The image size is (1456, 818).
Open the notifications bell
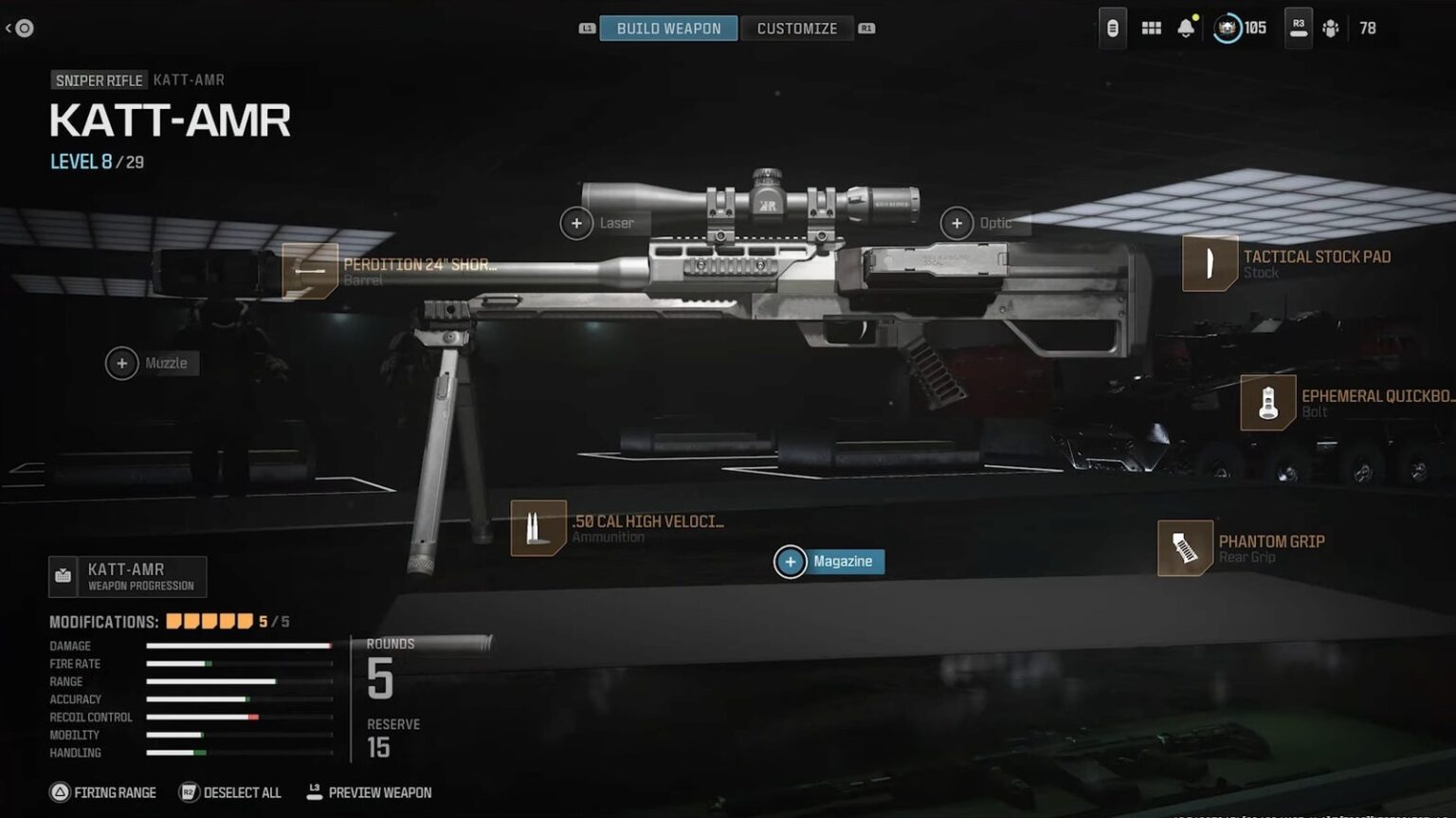[1186, 28]
